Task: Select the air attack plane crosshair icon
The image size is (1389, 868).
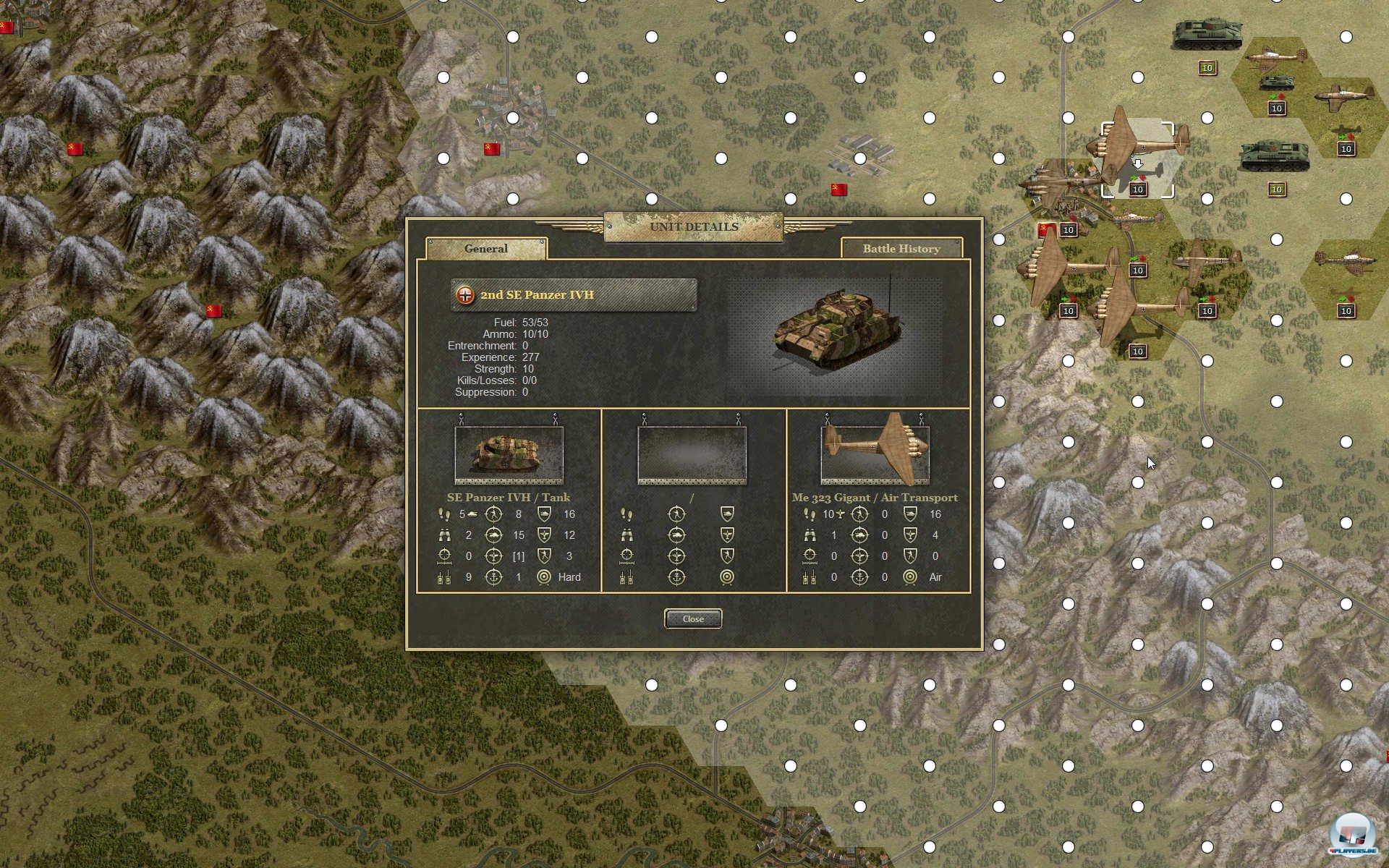Action: (x=494, y=556)
